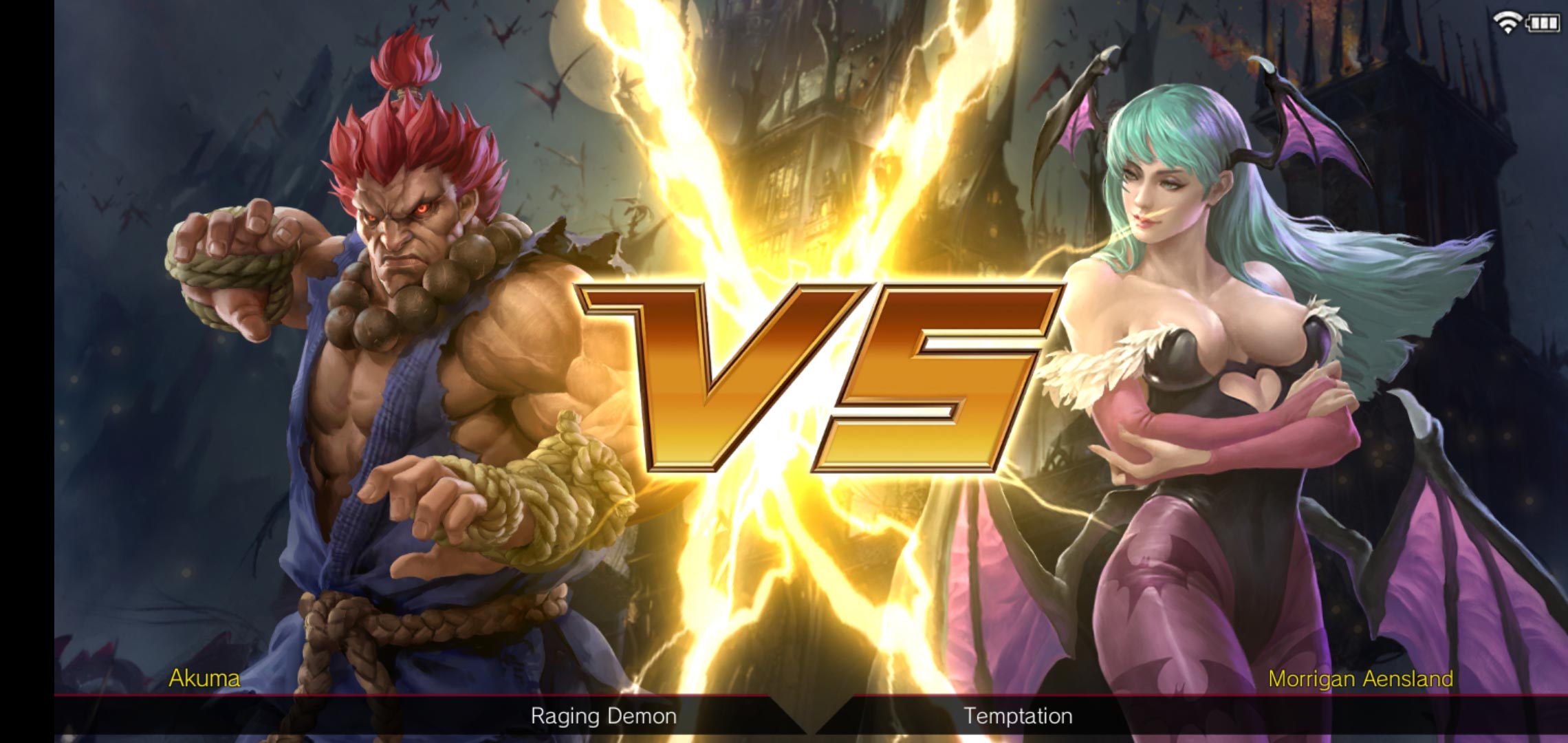Screen dimensions: 1568x743
Task: Select the full moon in the background
Action: point(589,54)
